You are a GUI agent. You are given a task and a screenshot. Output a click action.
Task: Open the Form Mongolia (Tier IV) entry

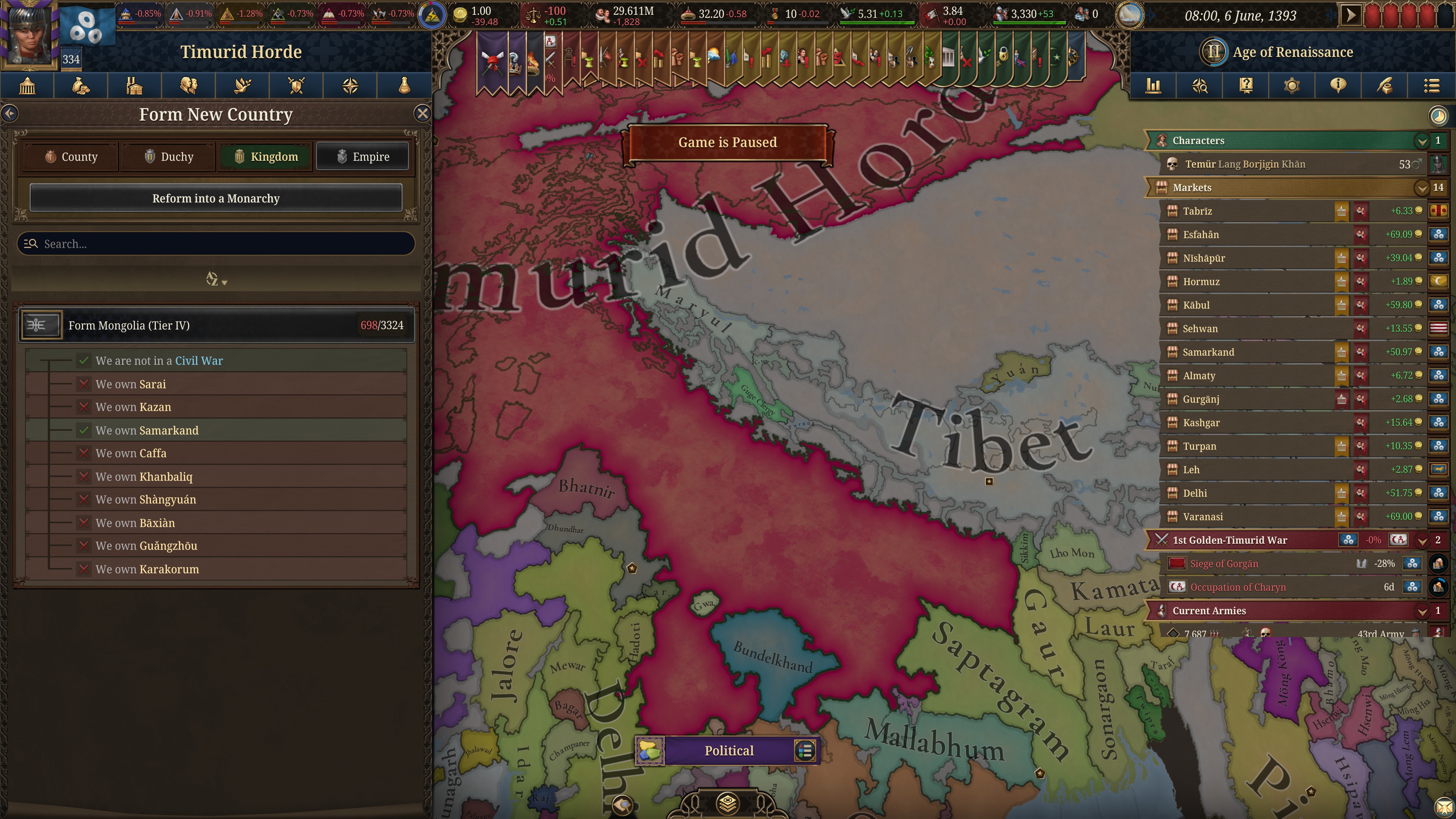169,325
